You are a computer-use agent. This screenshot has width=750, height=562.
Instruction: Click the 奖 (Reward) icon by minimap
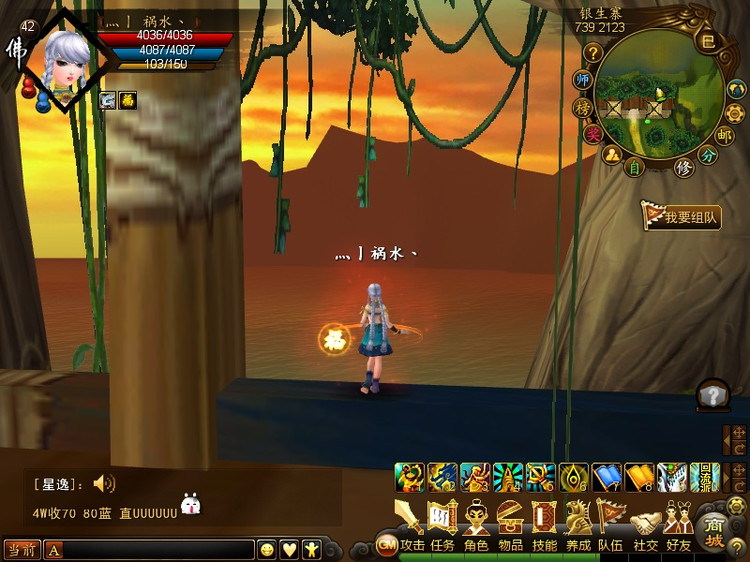pyautogui.click(x=592, y=134)
